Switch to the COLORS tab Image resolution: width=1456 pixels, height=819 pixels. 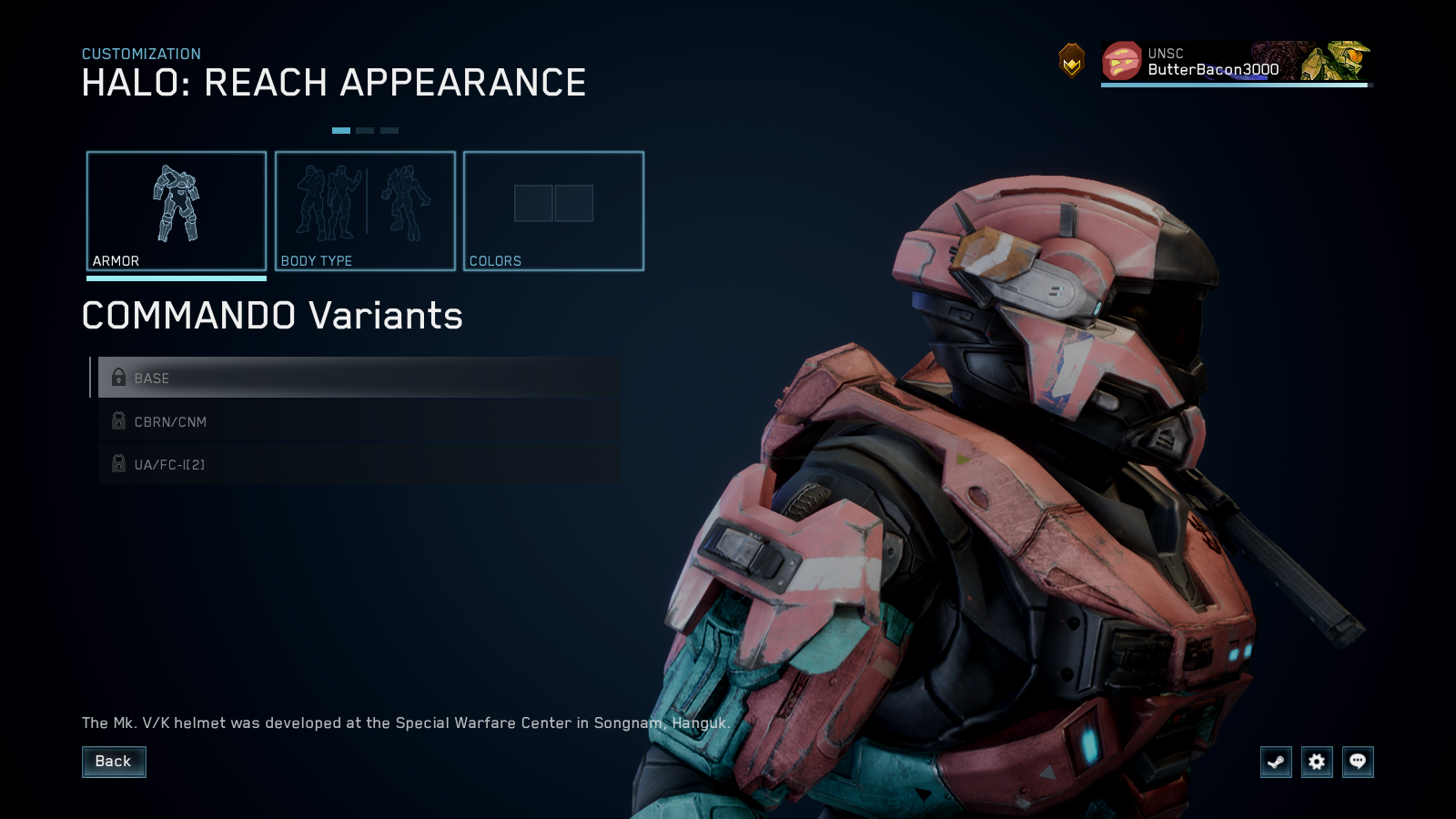tap(553, 211)
